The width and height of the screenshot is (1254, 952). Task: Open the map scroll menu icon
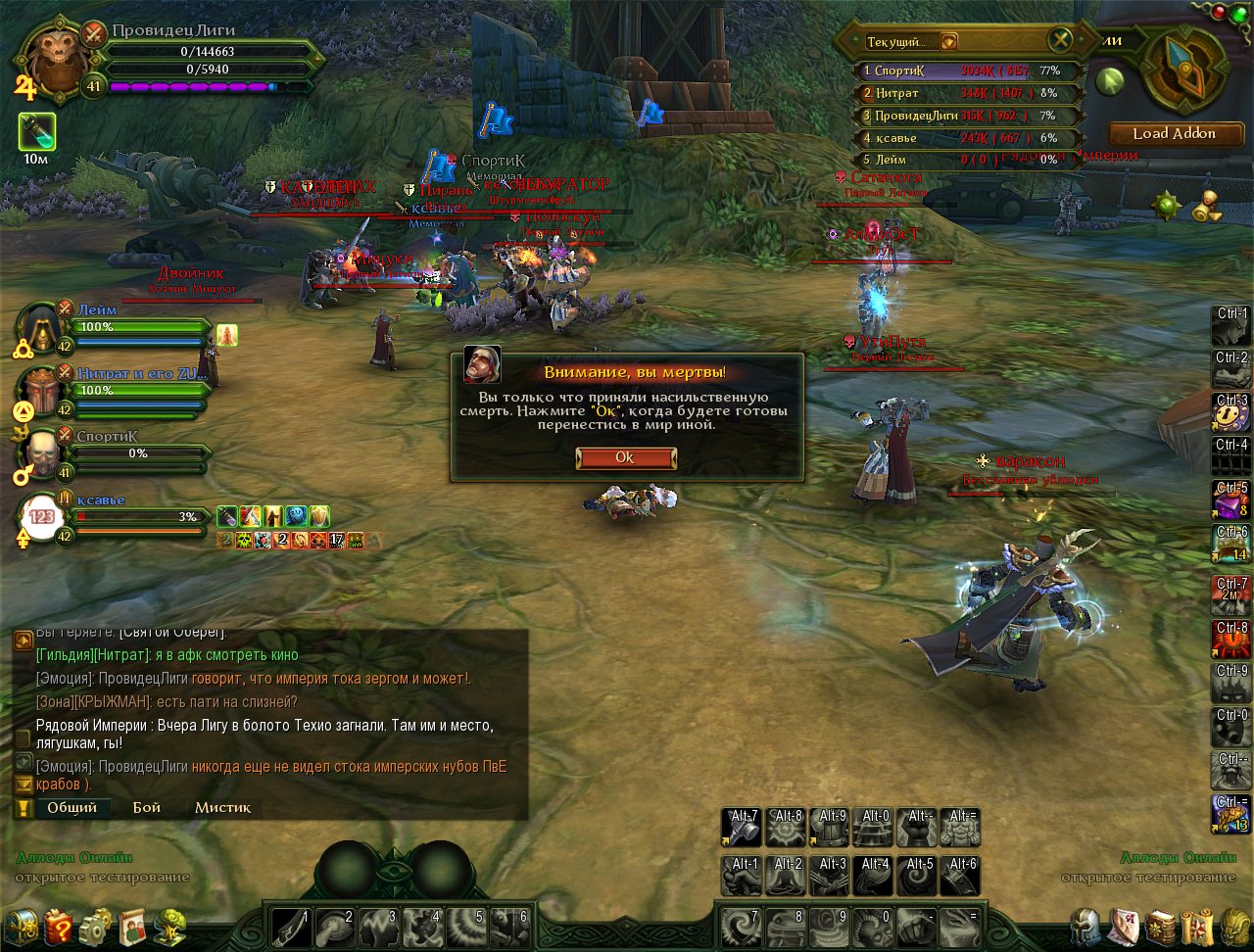(x=1197, y=926)
